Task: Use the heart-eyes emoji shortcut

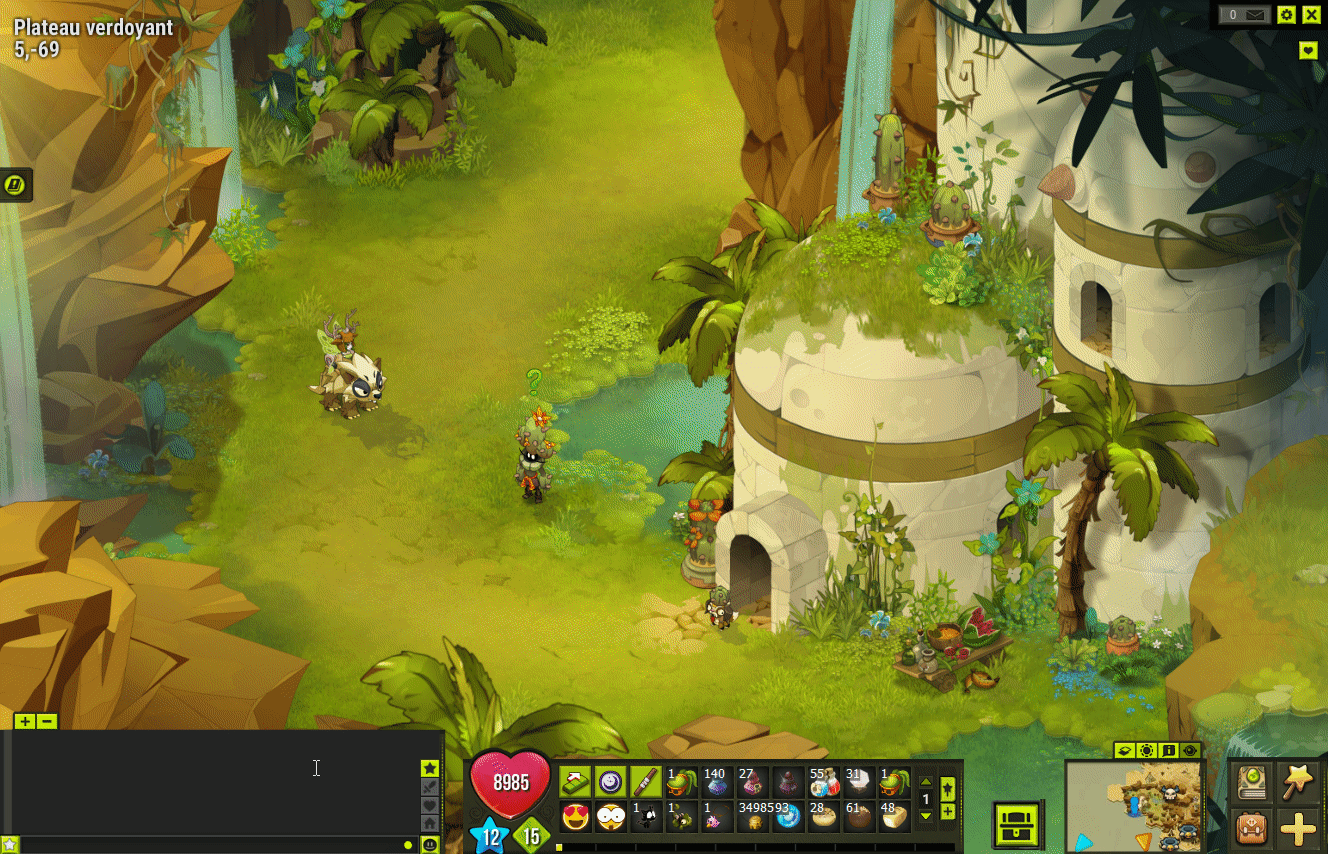Action: [x=575, y=816]
